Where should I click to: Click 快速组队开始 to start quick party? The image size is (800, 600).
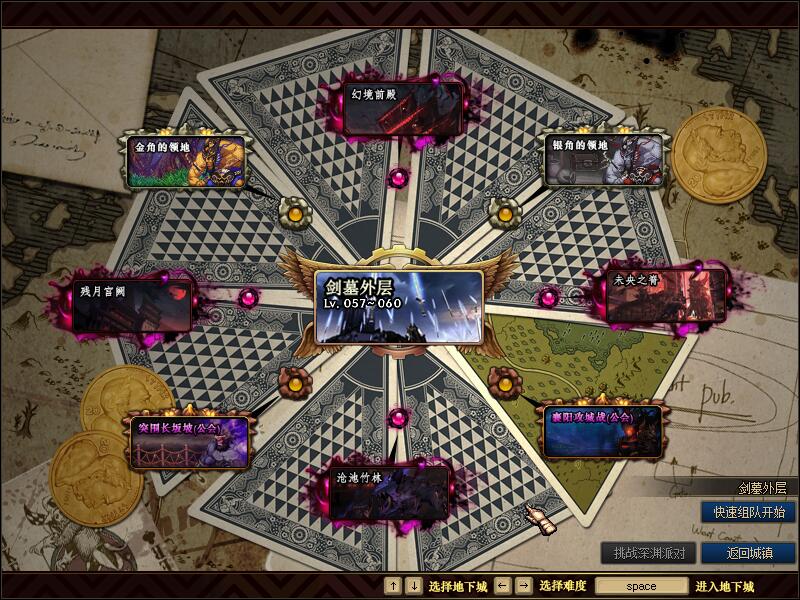[x=748, y=512]
